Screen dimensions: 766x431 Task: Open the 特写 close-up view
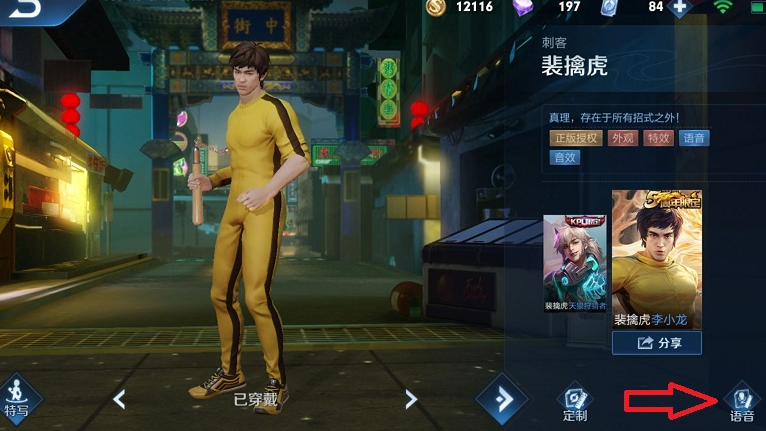pyautogui.click(x=17, y=397)
